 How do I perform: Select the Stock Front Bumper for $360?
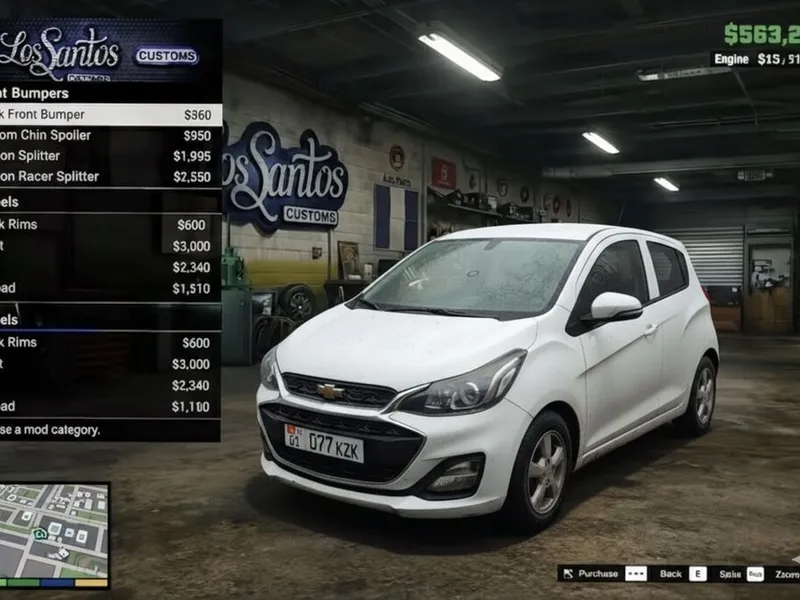[x=108, y=115]
